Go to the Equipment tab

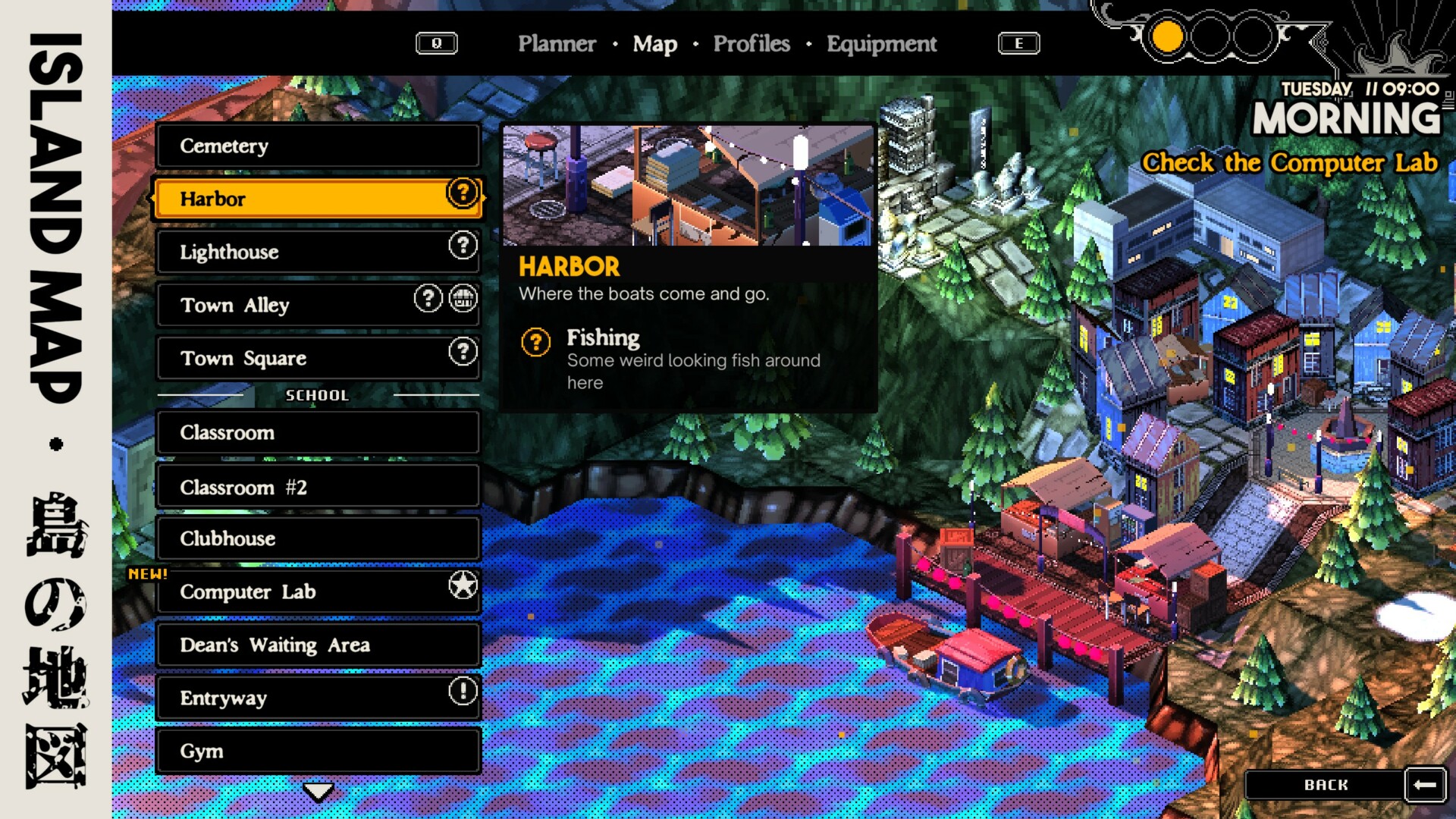click(x=881, y=44)
